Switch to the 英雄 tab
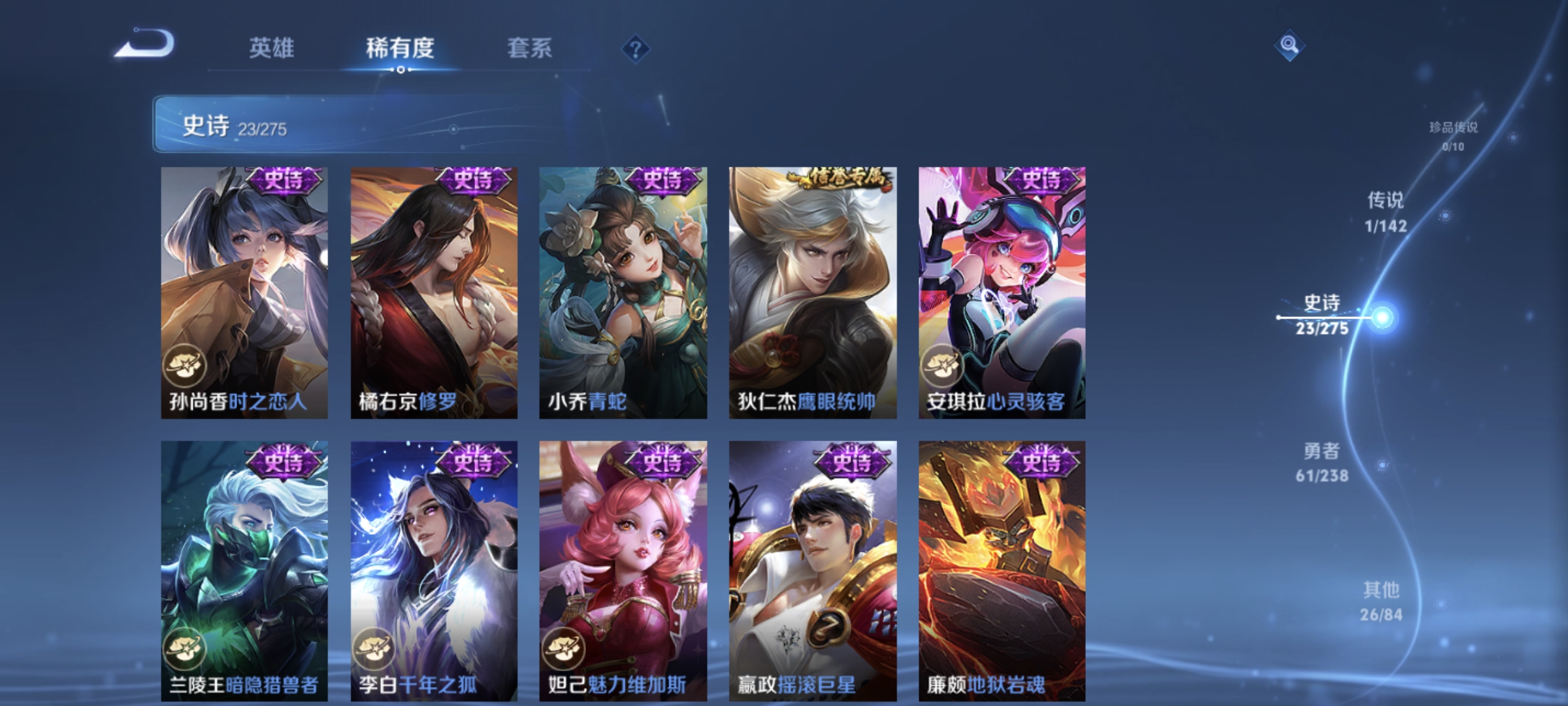 [272, 48]
